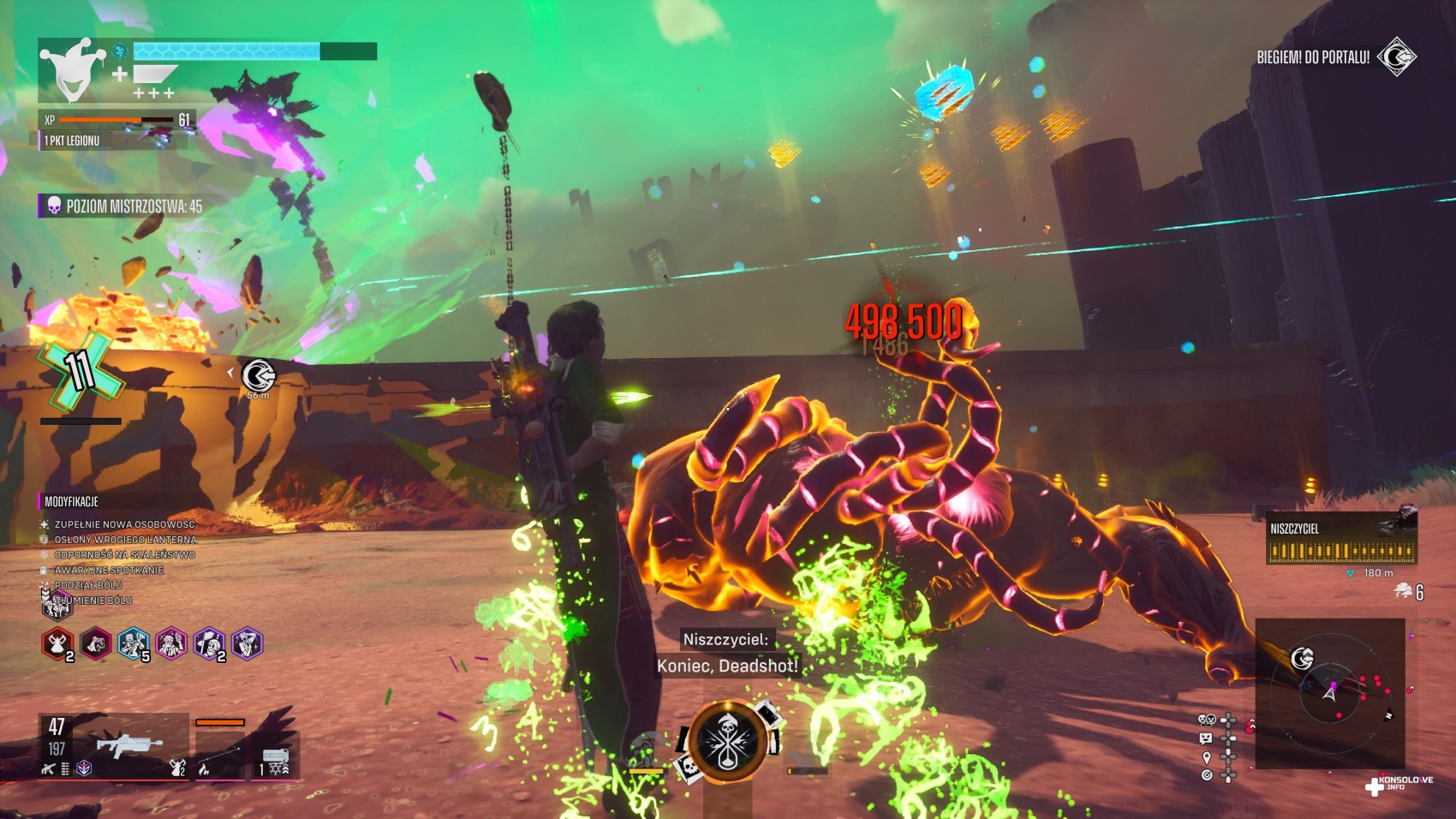The width and height of the screenshot is (1456, 819).
Task: Click the dark magenta hexagon buff icon
Action: point(95,644)
